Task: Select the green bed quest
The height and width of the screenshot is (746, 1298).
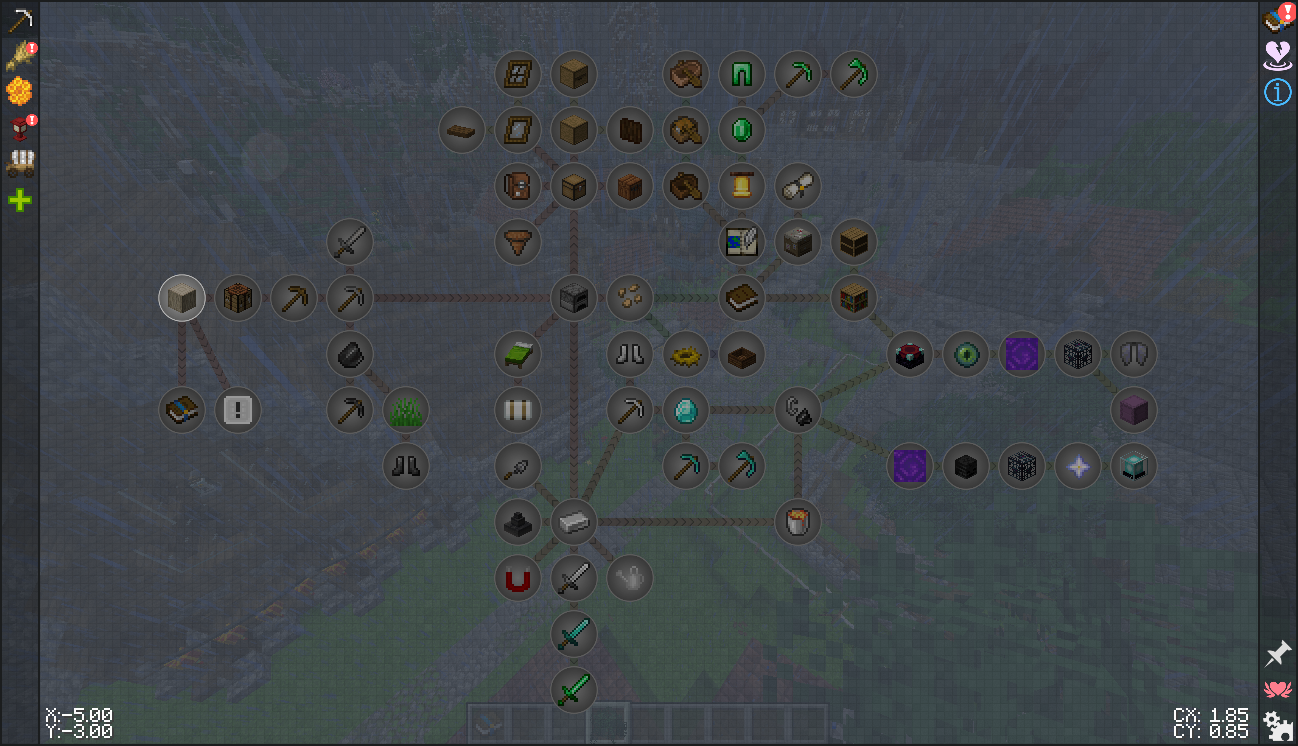Action: 518,354
